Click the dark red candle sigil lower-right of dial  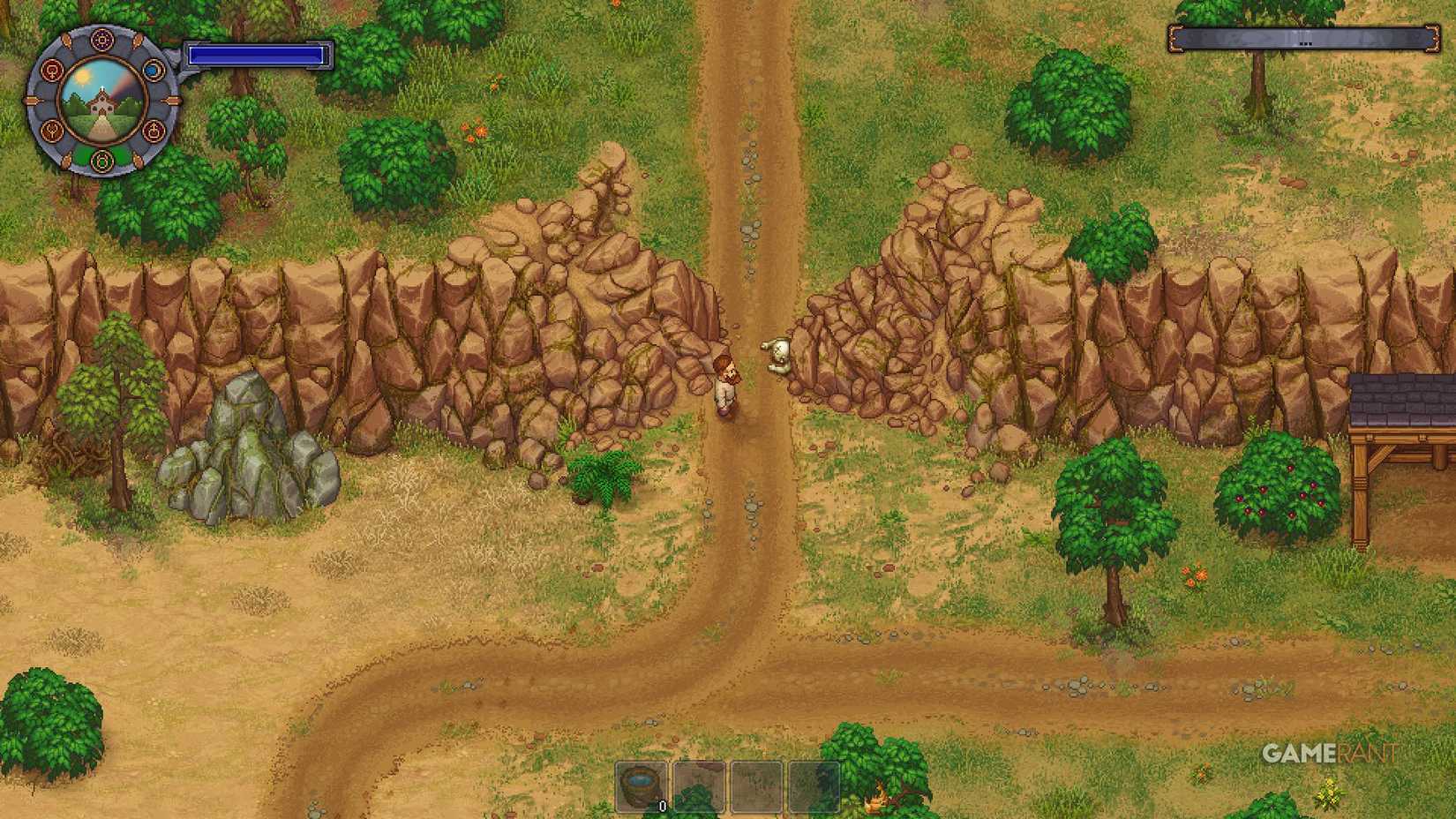[x=154, y=130]
